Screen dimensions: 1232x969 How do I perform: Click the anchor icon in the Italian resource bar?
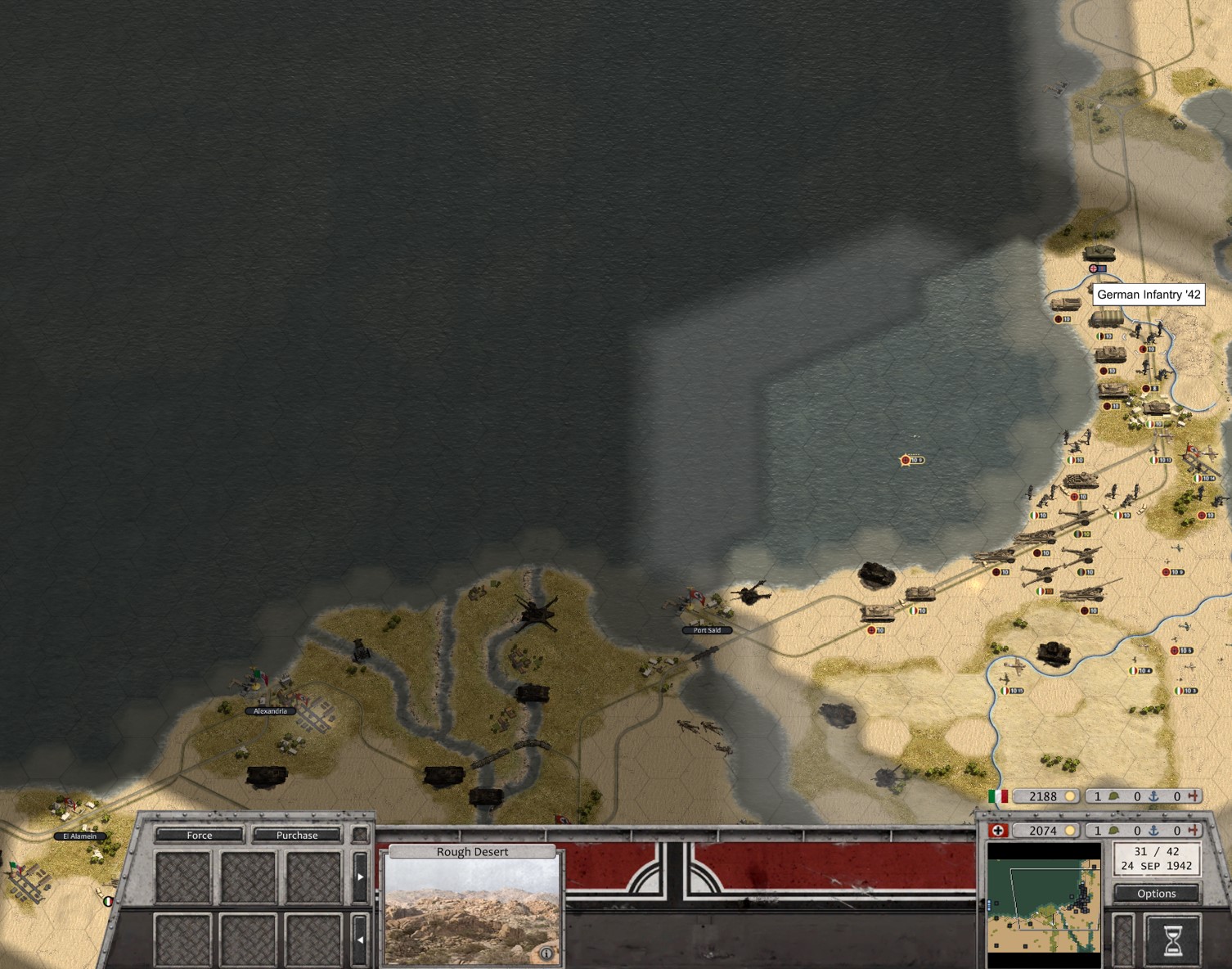click(1153, 796)
